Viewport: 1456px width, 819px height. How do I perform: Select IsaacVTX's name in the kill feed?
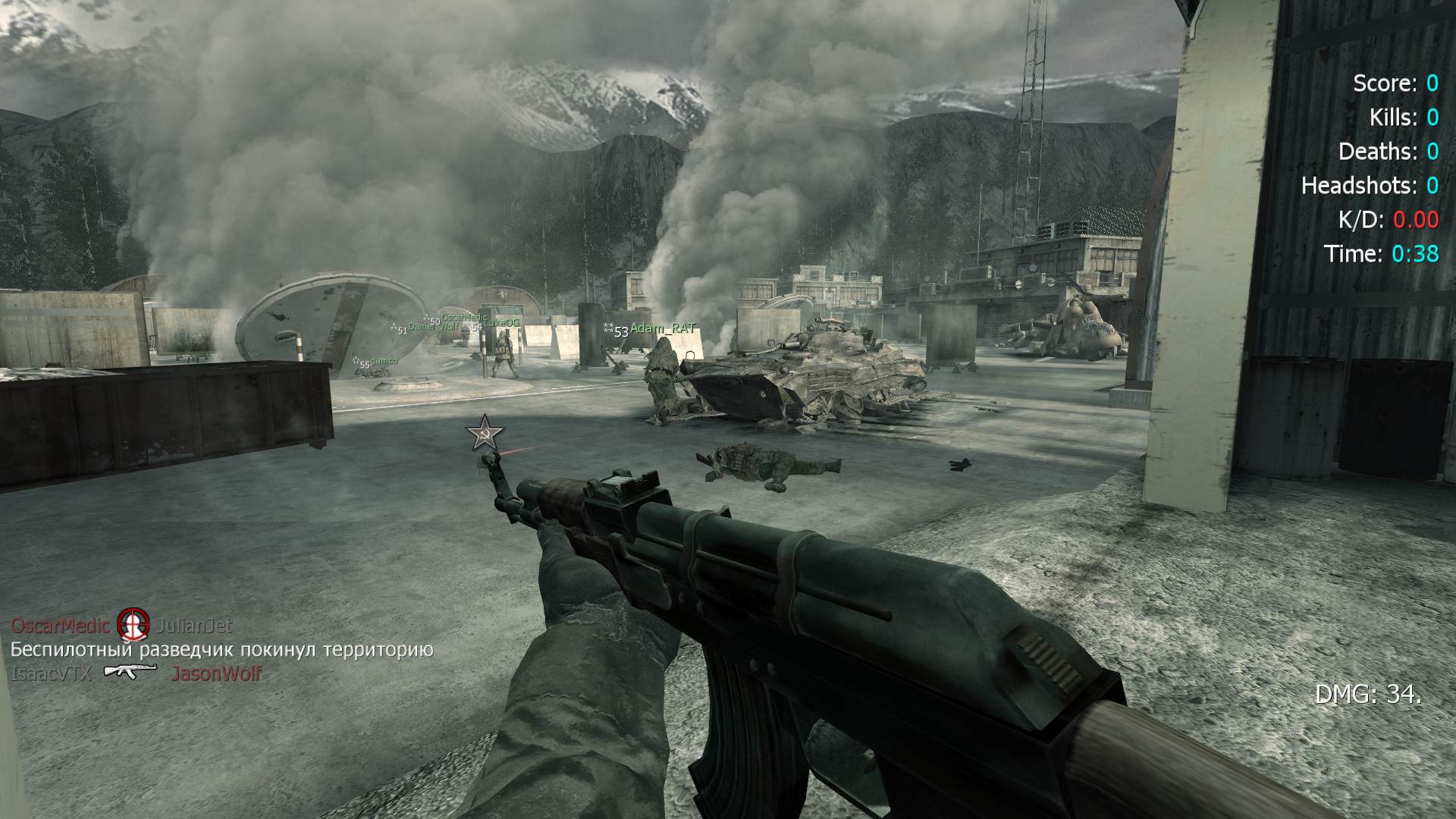coord(52,673)
